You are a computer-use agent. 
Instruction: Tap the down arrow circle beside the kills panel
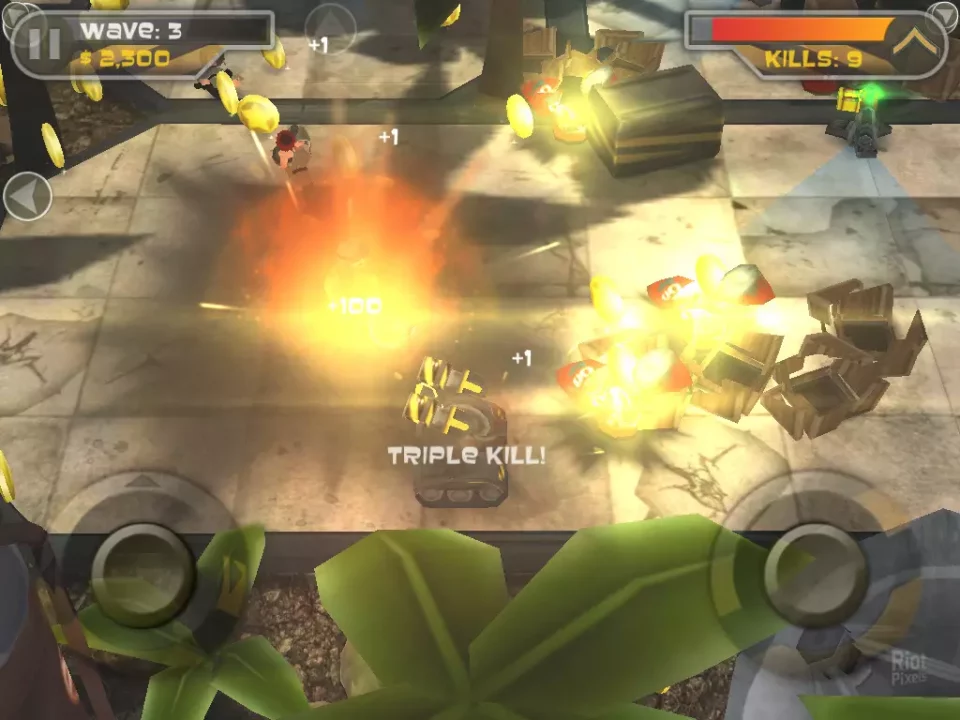944,15
